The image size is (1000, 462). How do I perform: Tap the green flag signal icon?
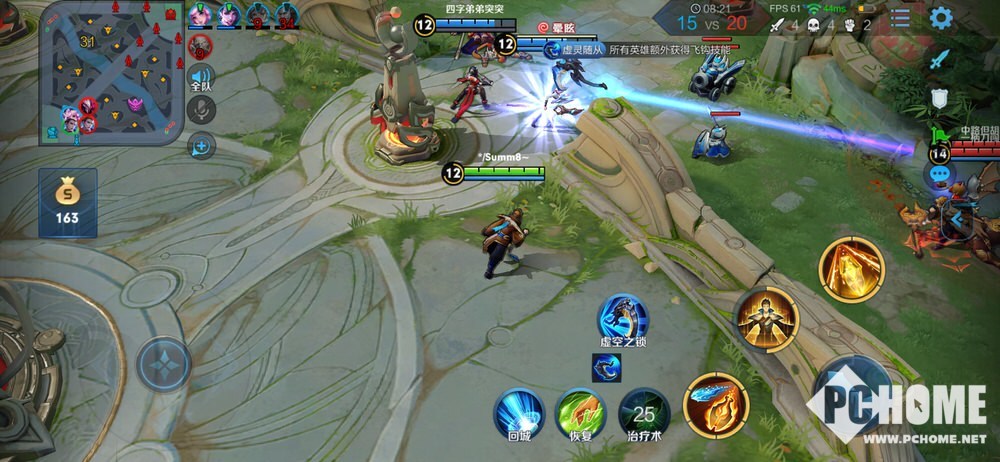click(x=939, y=135)
